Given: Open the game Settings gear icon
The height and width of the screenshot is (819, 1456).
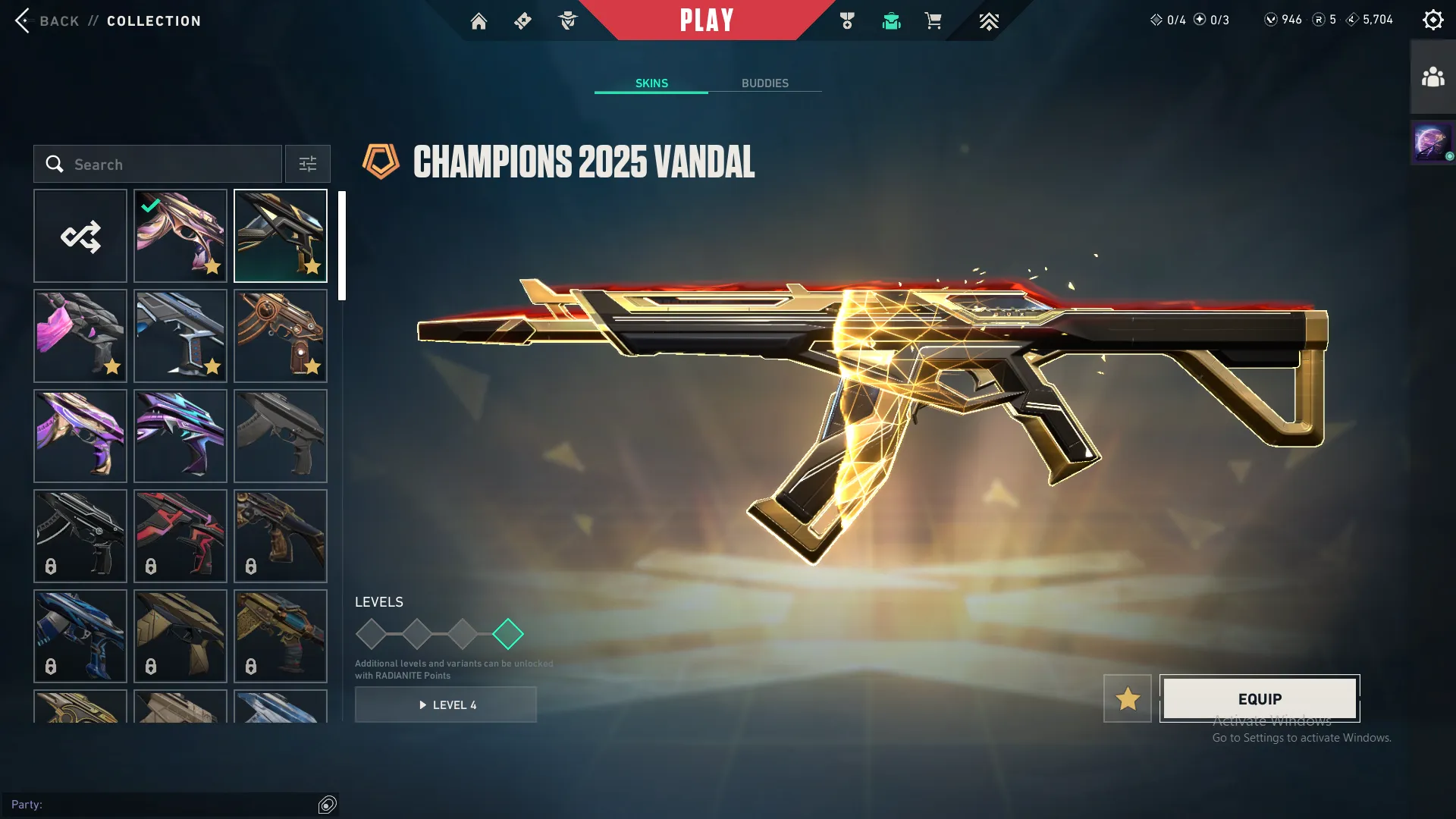Looking at the screenshot, I should pos(1433,19).
